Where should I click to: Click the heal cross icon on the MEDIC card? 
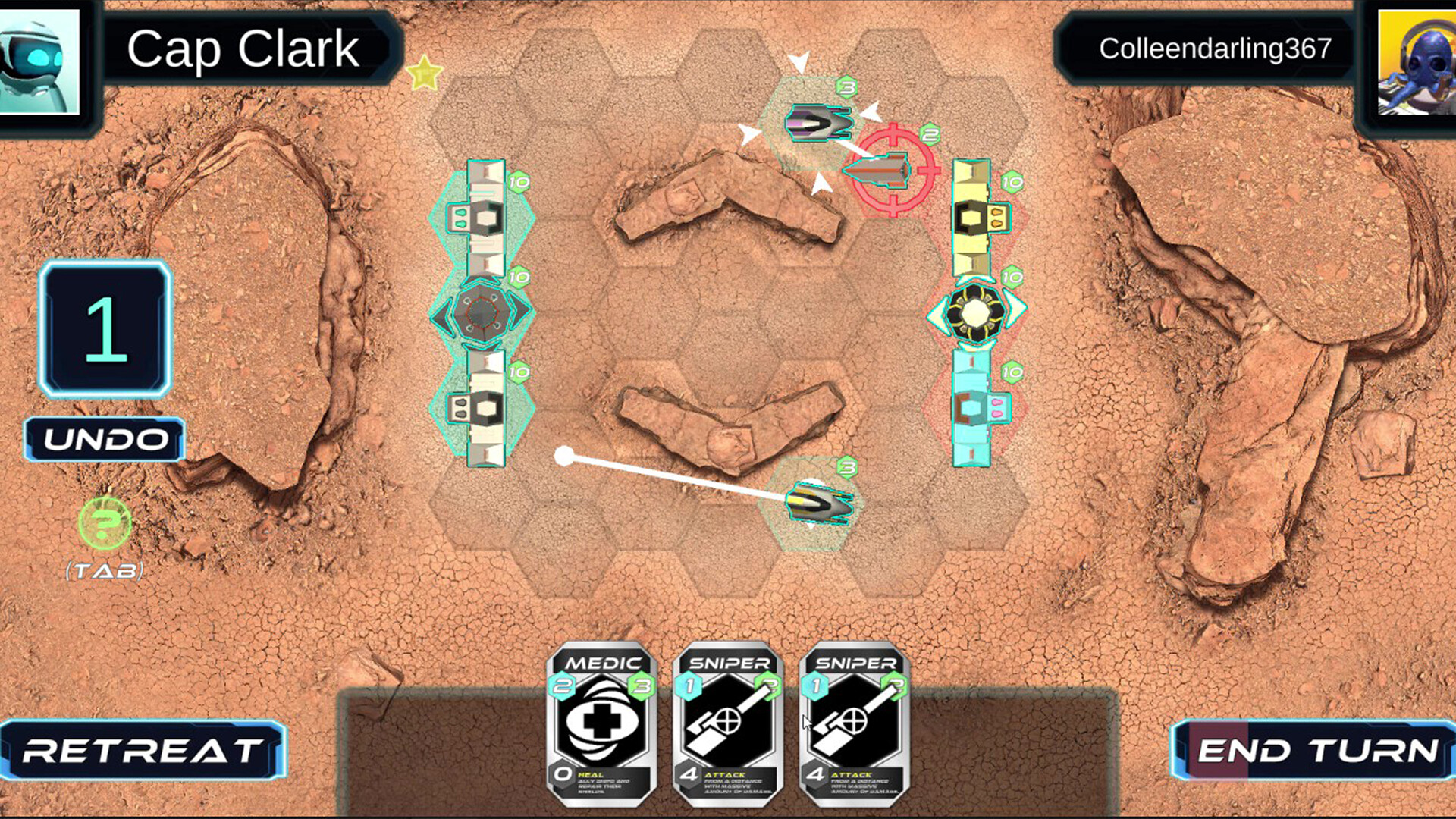tap(600, 718)
